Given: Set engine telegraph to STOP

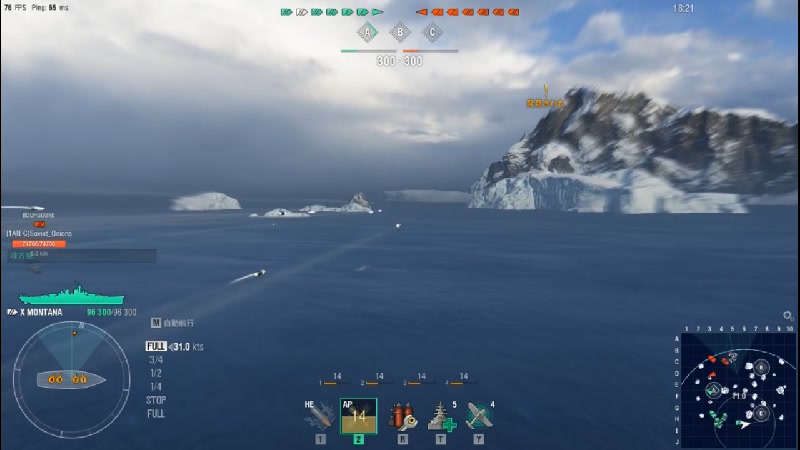Looking at the screenshot, I should coord(156,400).
